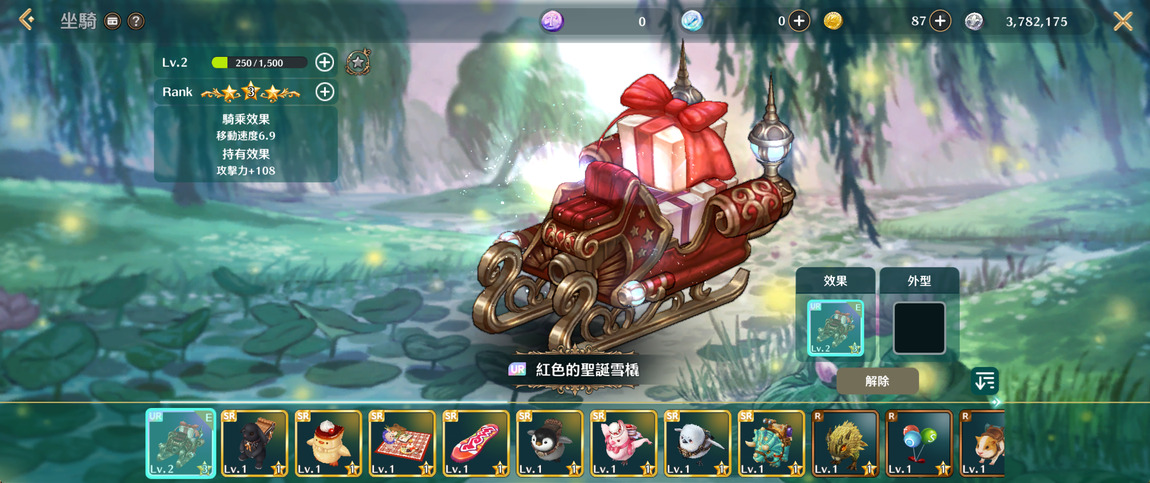Pick the balloons mount

pos(918,443)
